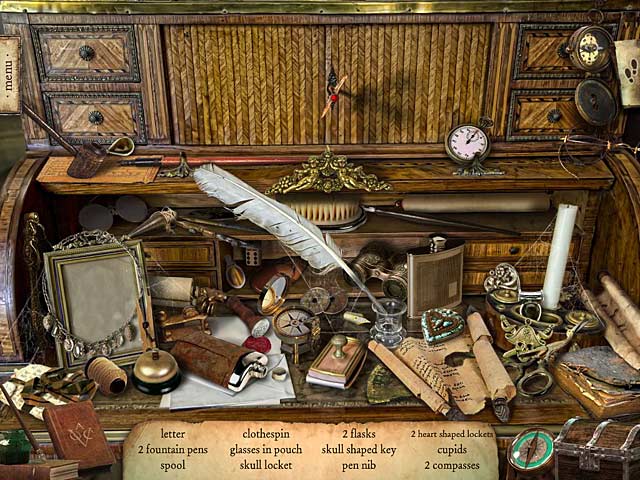640x480 pixels.
Task: Select "letter" in the item list
Action: pos(173,435)
